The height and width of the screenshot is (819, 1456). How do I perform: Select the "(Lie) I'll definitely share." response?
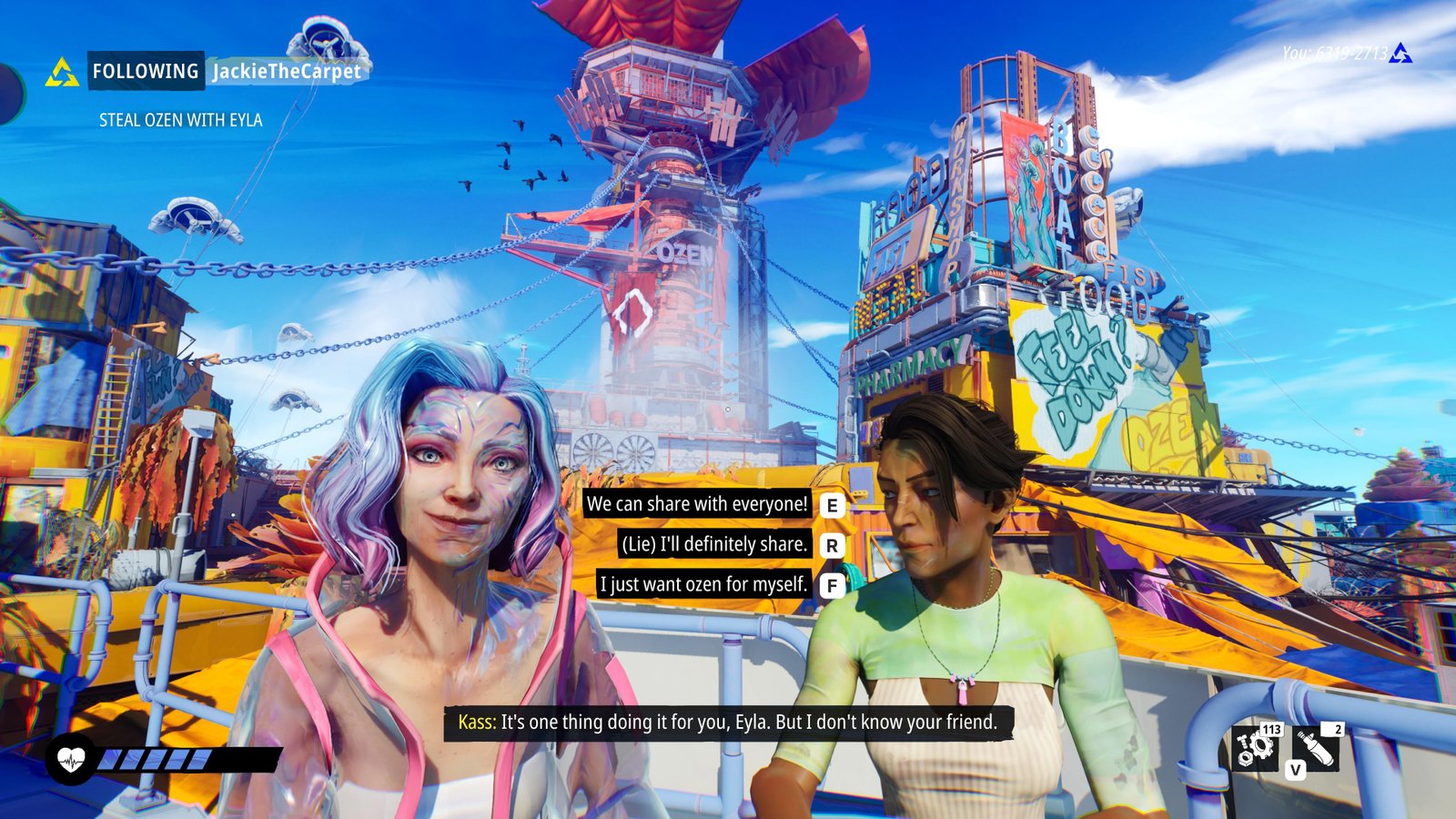(713, 544)
